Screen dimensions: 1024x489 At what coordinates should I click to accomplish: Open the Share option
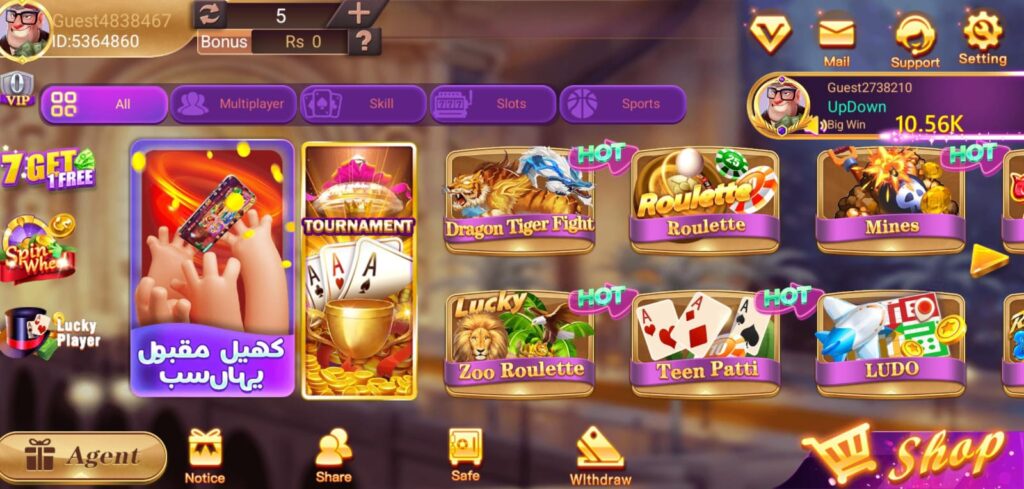333,455
